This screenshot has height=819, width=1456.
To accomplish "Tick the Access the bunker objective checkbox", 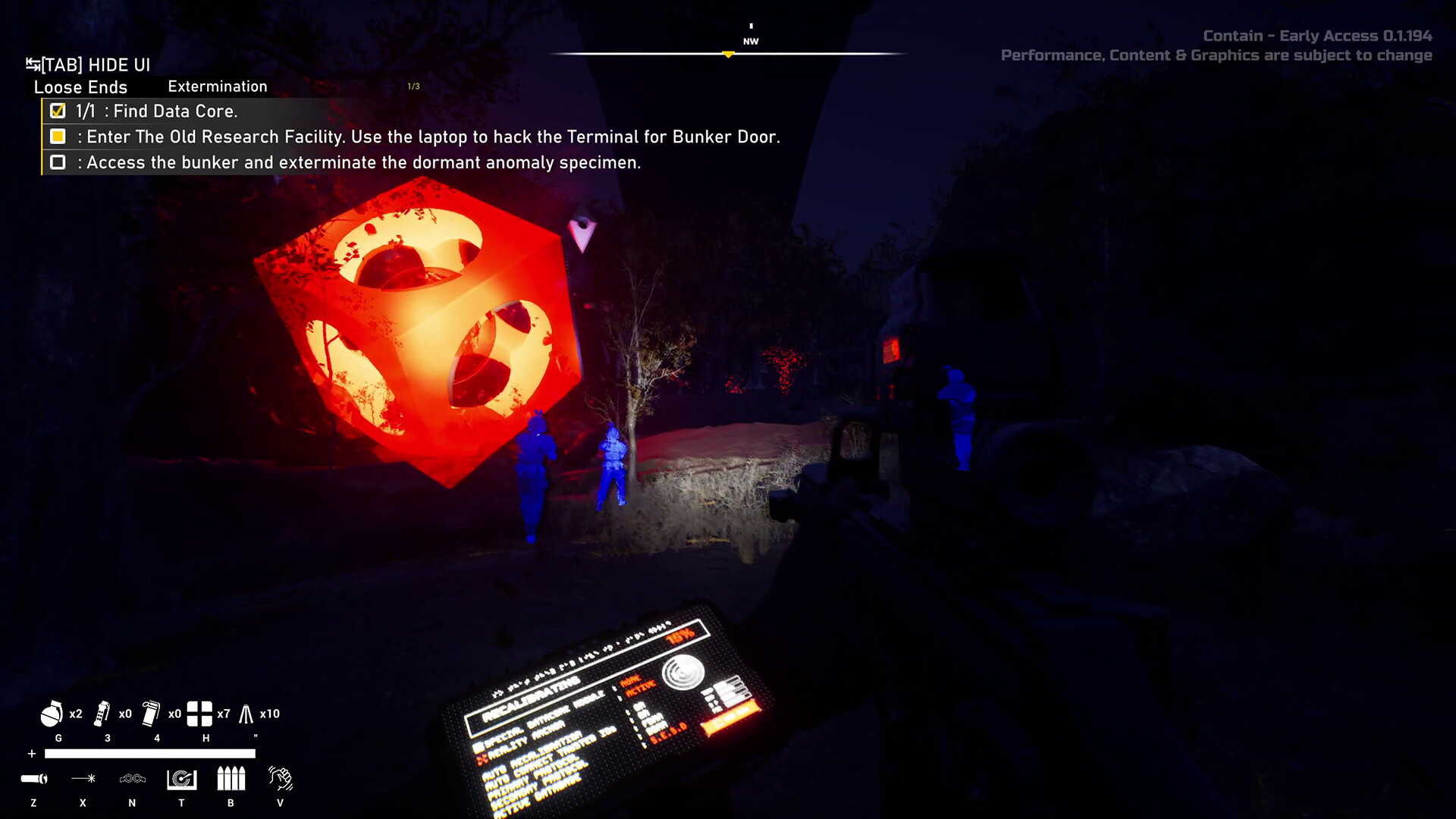I will coord(58,162).
